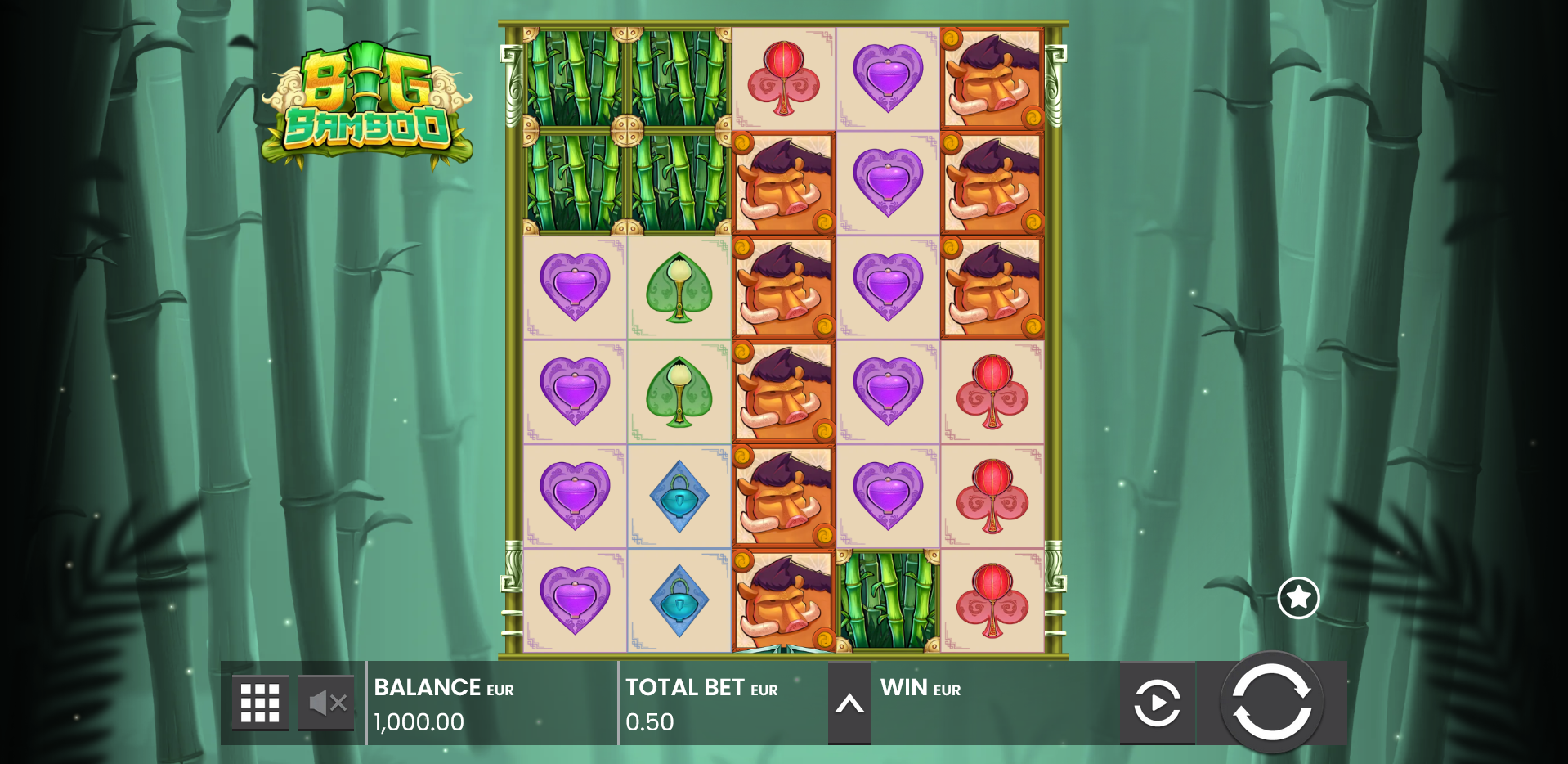Select the star bonus icon

coord(1298,598)
